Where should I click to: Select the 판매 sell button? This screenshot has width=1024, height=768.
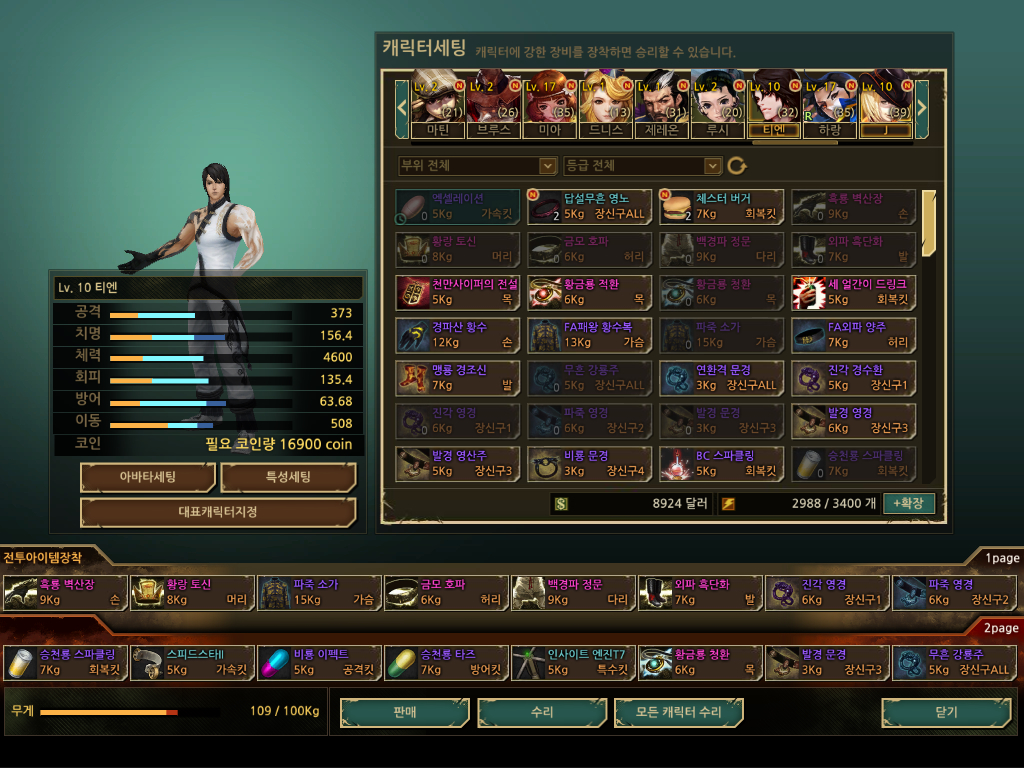point(404,712)
